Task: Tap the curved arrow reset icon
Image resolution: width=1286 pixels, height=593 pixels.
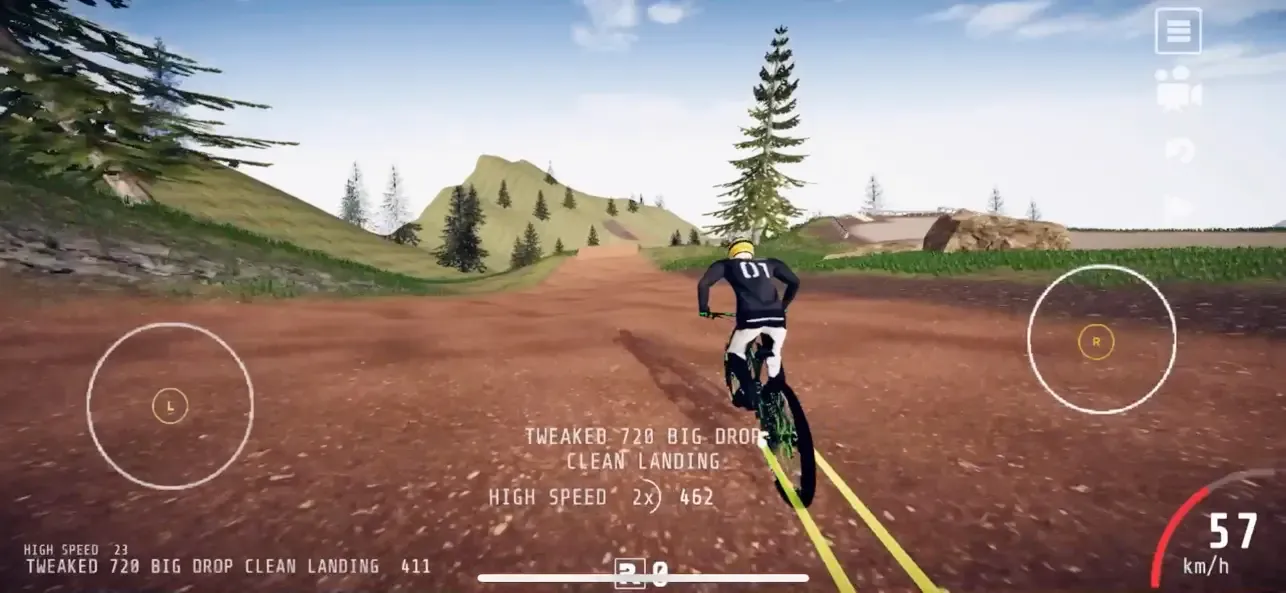Action: click(1179, 150)
